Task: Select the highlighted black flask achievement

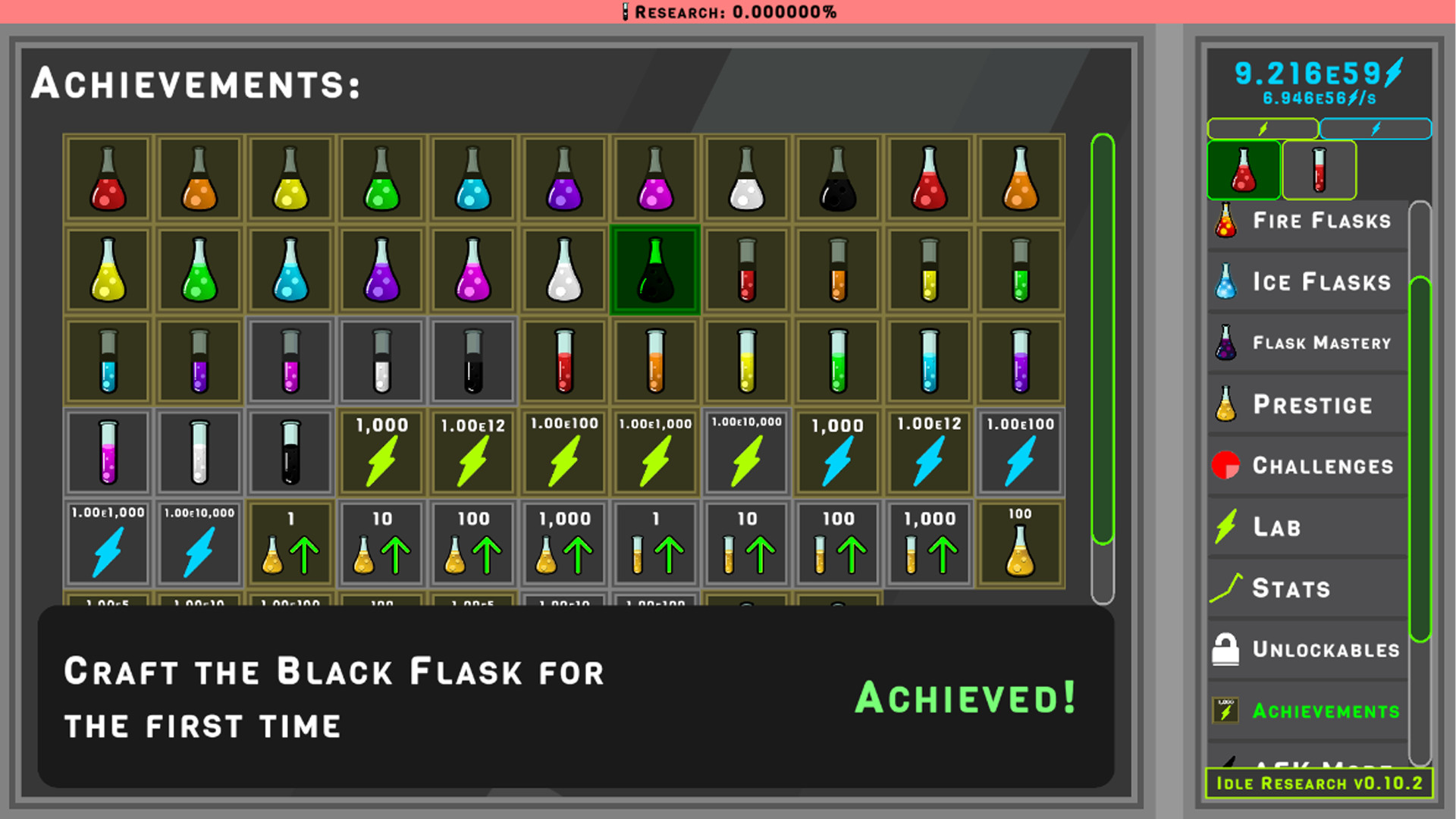Action: (654, 270)
